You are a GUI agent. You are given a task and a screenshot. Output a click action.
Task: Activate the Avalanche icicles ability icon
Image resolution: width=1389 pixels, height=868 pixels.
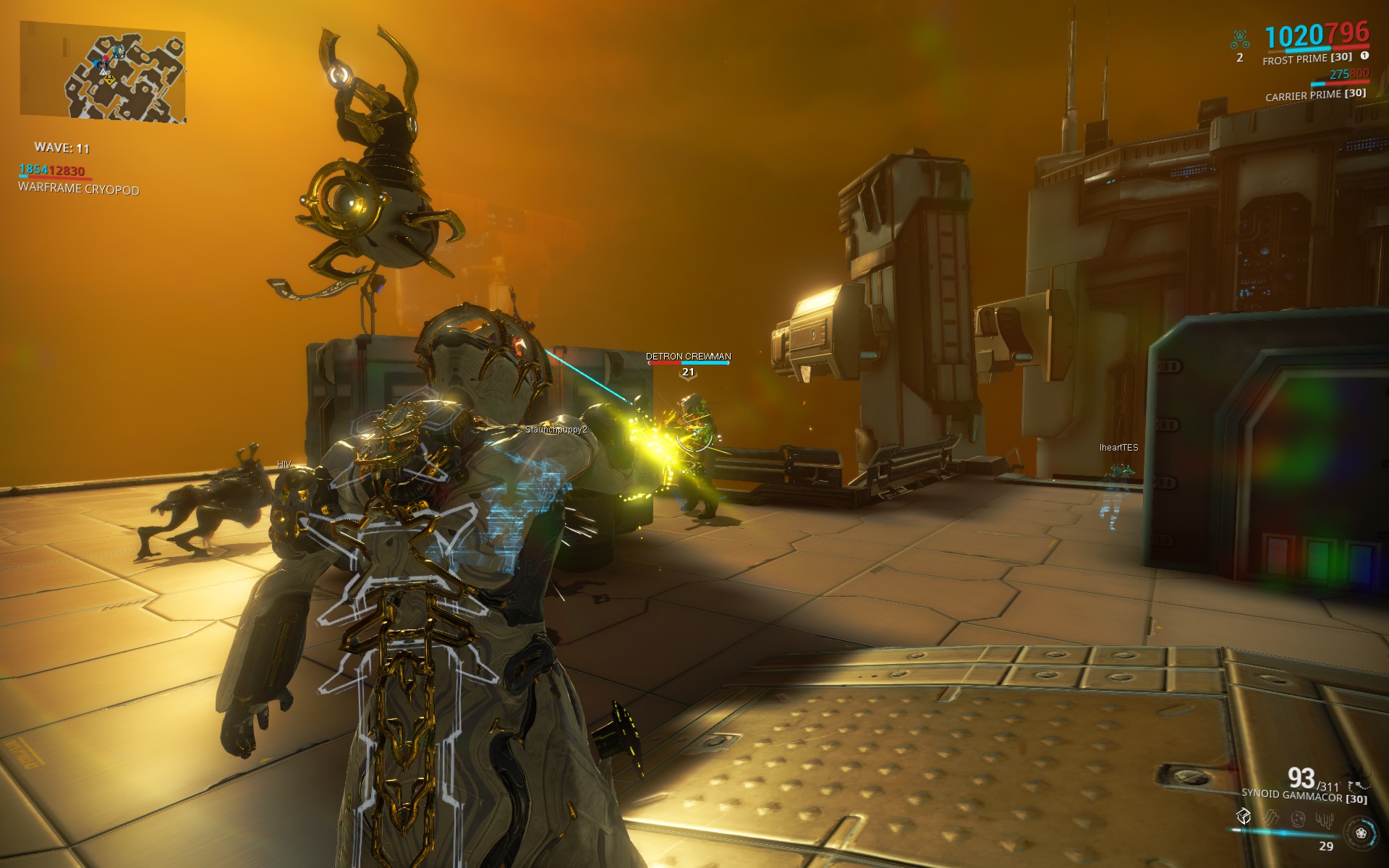click(x=1325, y=820)
